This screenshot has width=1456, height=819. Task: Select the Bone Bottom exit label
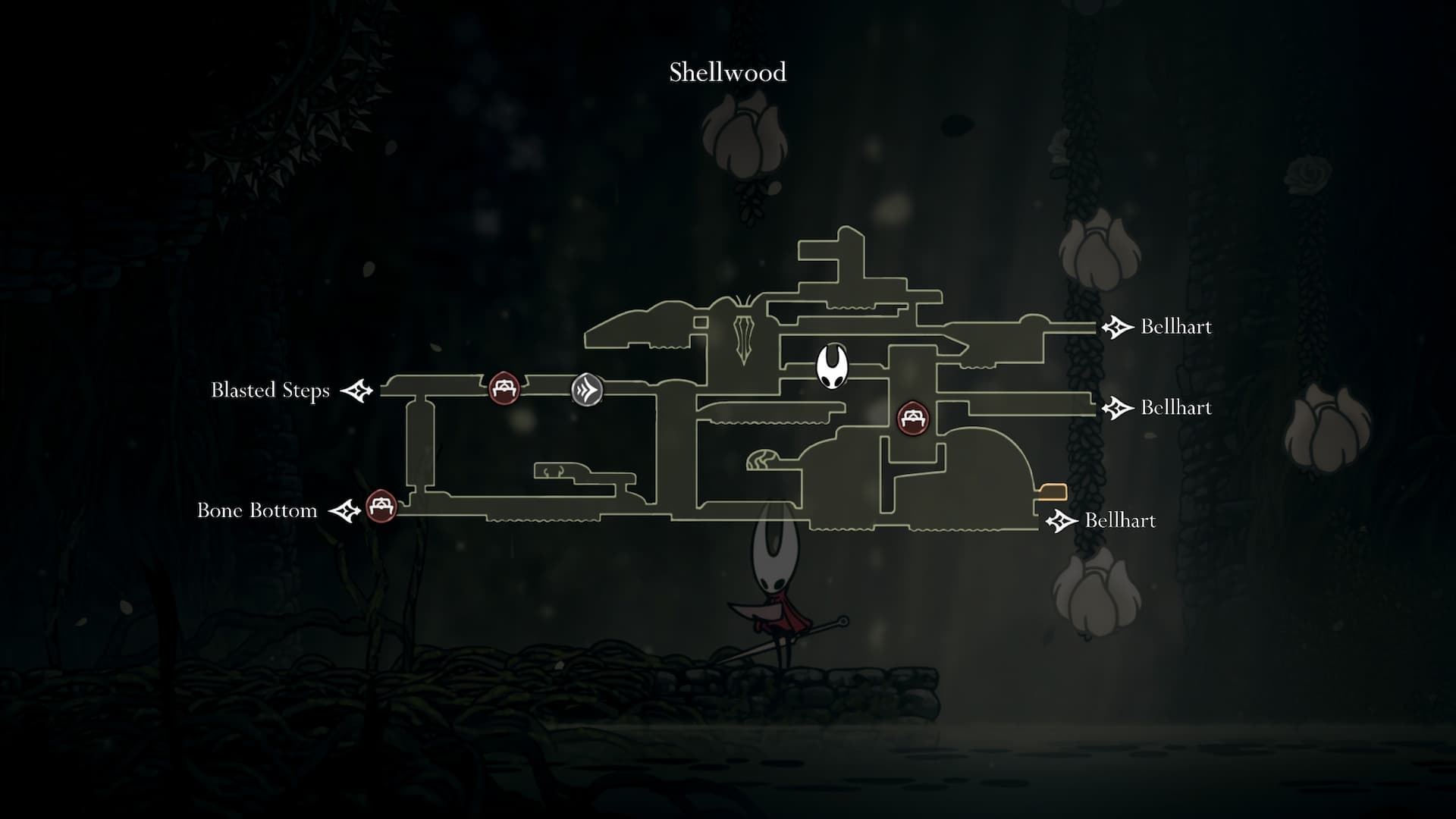257,510
